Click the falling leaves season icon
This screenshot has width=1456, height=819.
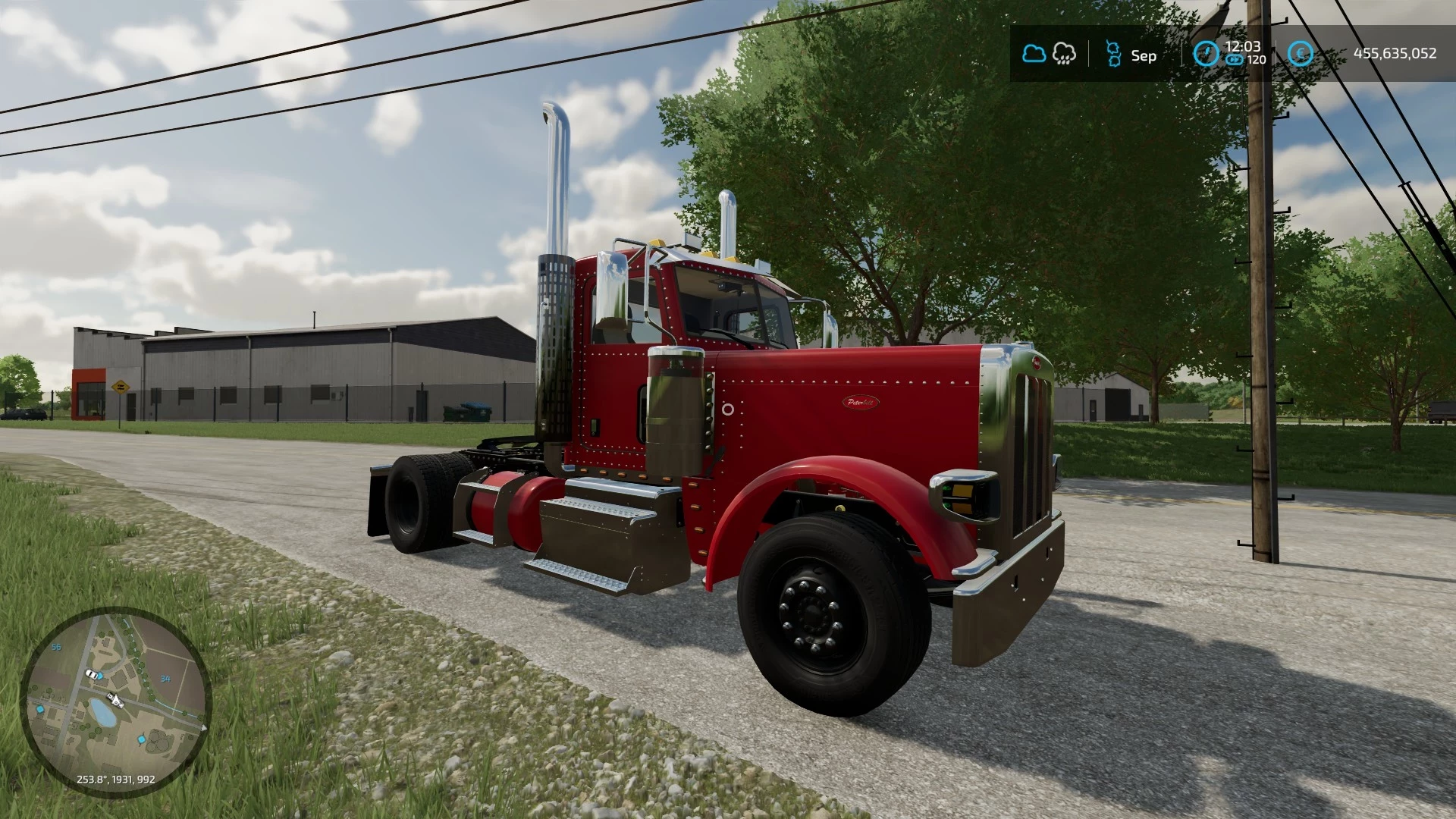point(1115,53)
